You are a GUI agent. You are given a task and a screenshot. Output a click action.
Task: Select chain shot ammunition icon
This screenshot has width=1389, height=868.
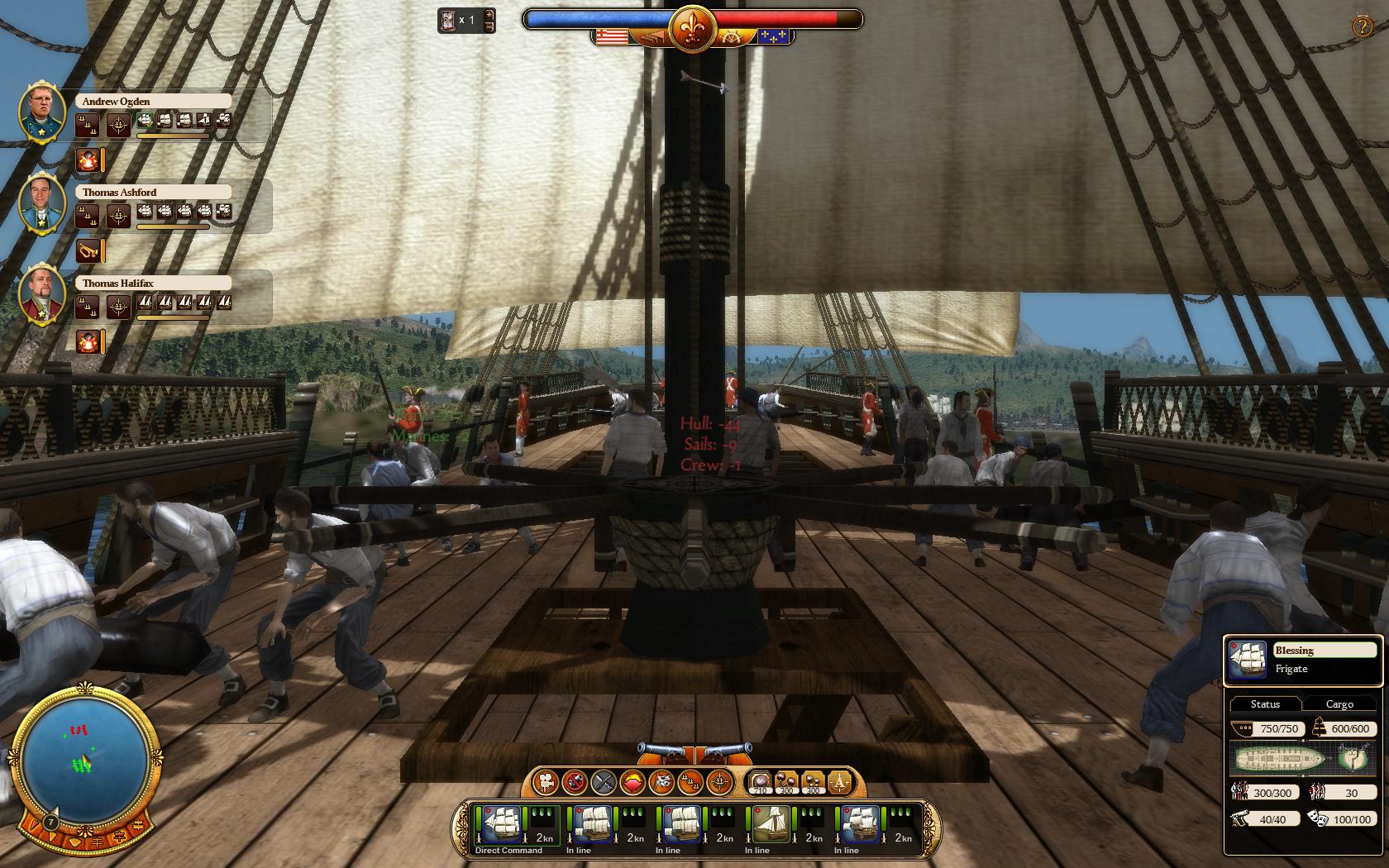[x=787, y=781]
